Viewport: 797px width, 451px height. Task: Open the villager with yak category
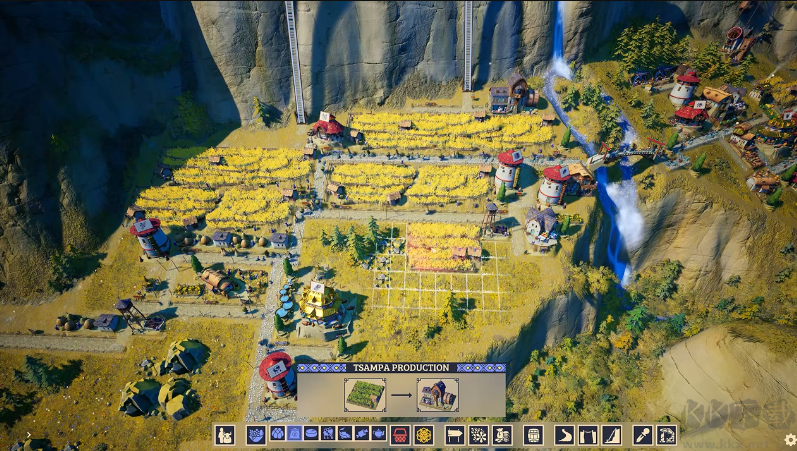coord(225,435)
